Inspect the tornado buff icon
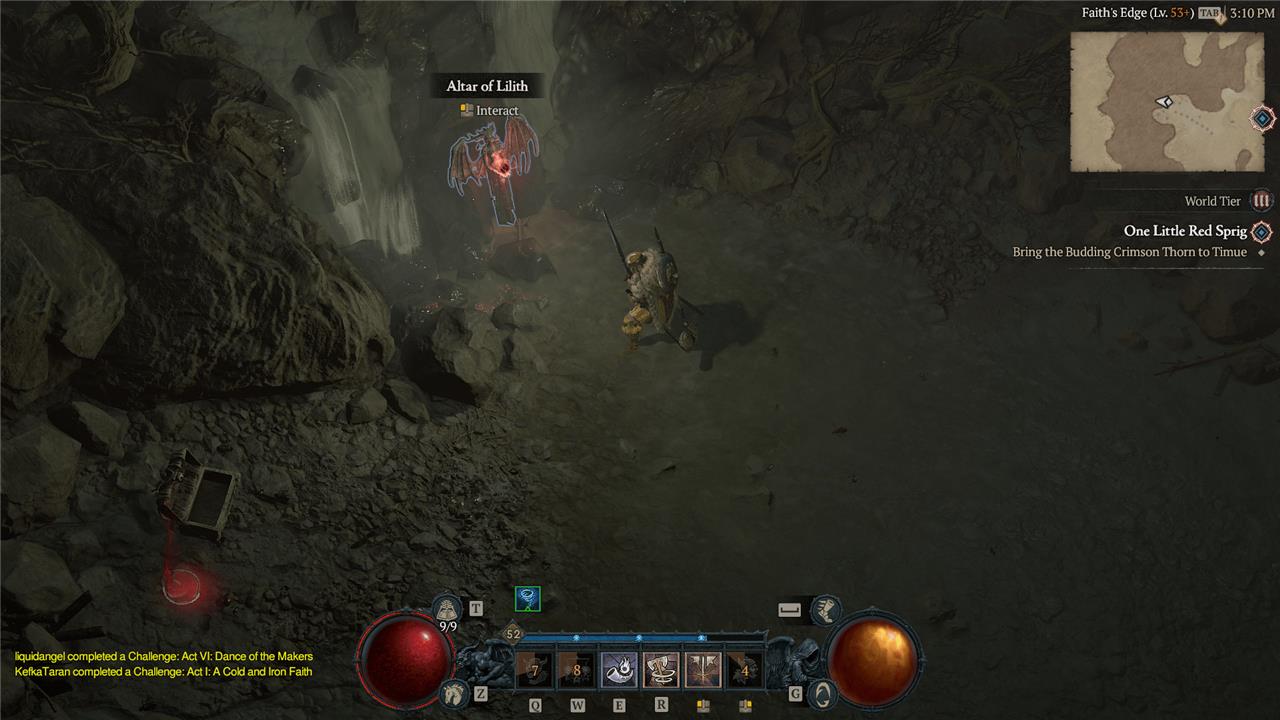The image size is (1280, 720). click(x=527, y=599)
